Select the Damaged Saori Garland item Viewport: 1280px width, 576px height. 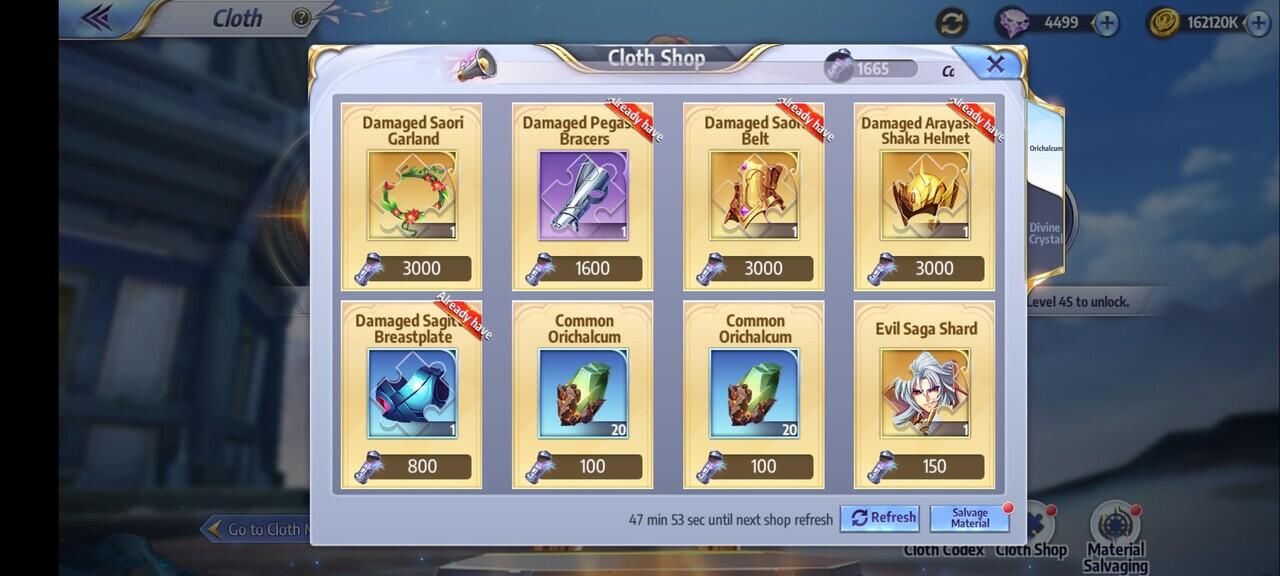pos(412,197)
